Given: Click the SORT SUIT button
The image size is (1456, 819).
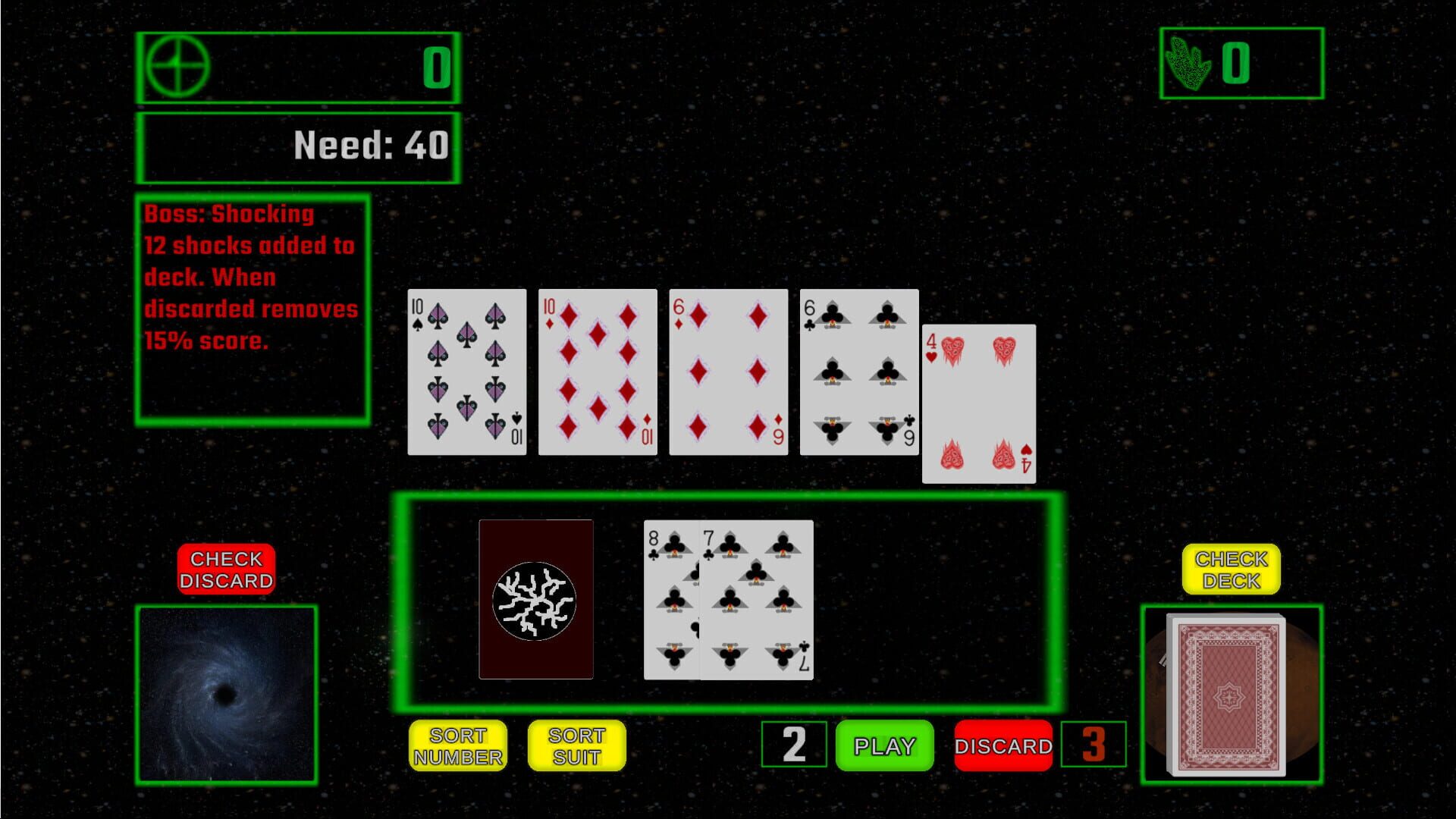Looking at the screenshot, I should tap(577, 746).
